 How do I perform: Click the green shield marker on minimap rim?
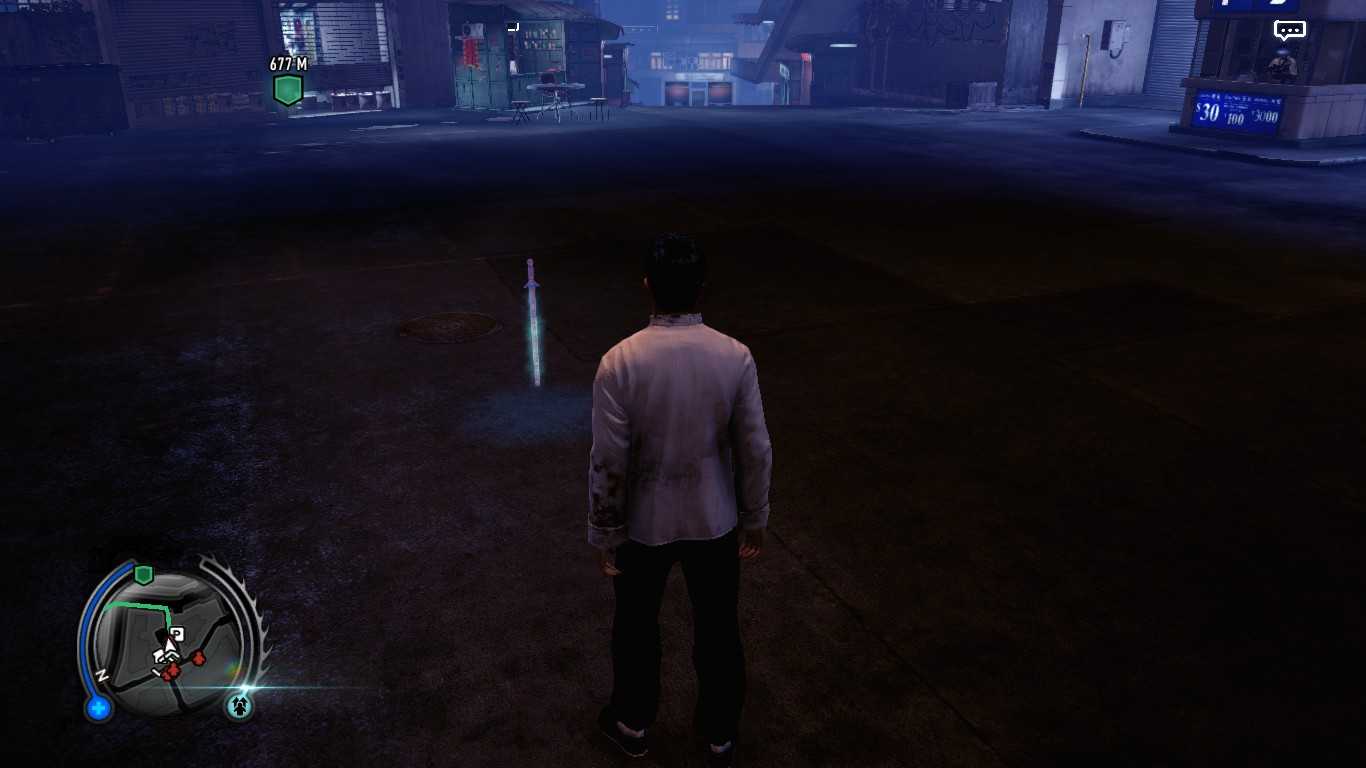[x=143, y=574]
